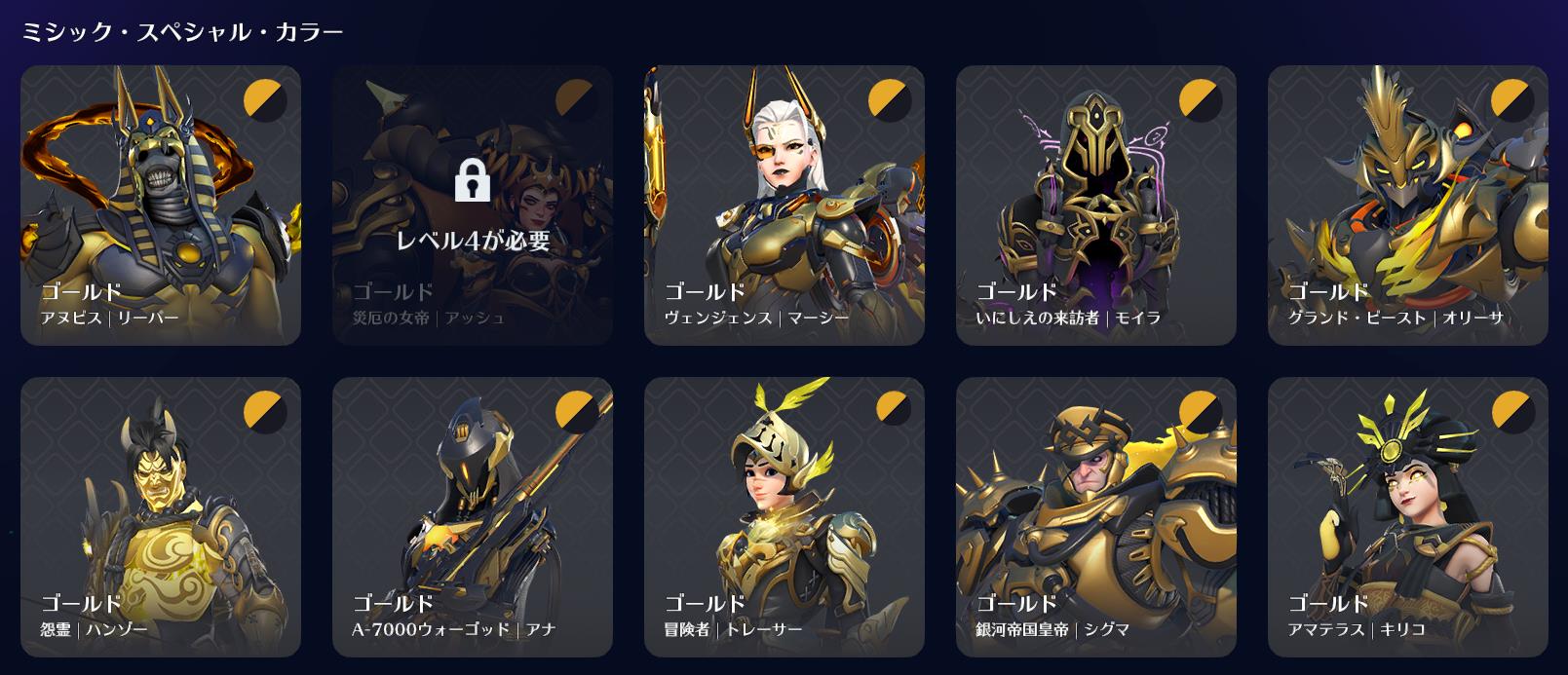Open the Gold Ancient Caller Moira tile
The width and height of the screenshot is (1568, 675).
1096,206
